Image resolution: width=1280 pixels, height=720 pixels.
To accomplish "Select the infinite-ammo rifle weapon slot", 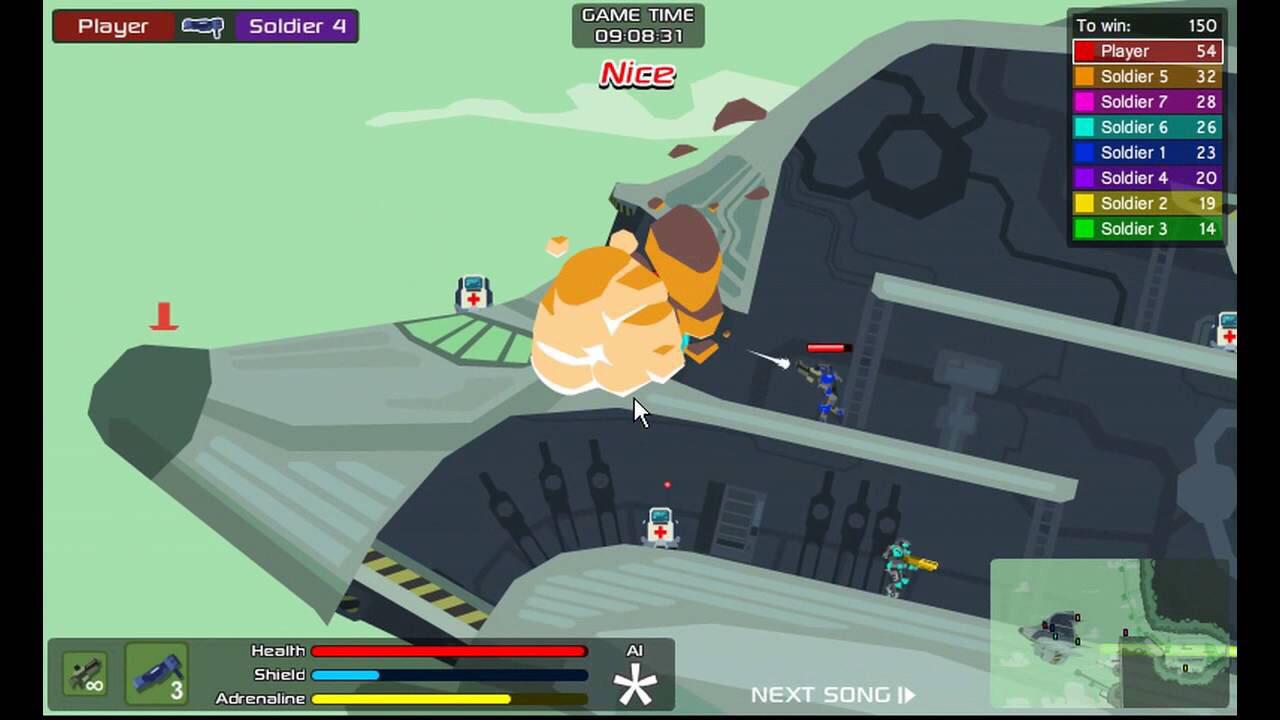I will pos(84,674).
